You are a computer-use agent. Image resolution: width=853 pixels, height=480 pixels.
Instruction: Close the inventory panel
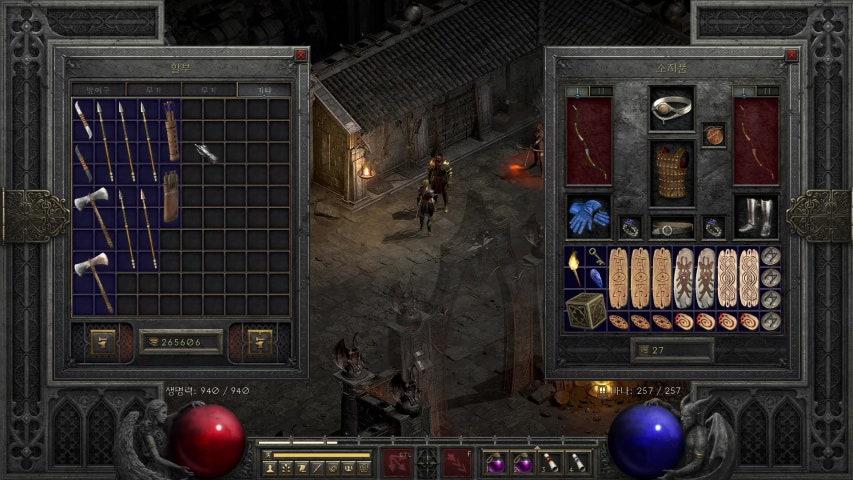pos(792,56)
